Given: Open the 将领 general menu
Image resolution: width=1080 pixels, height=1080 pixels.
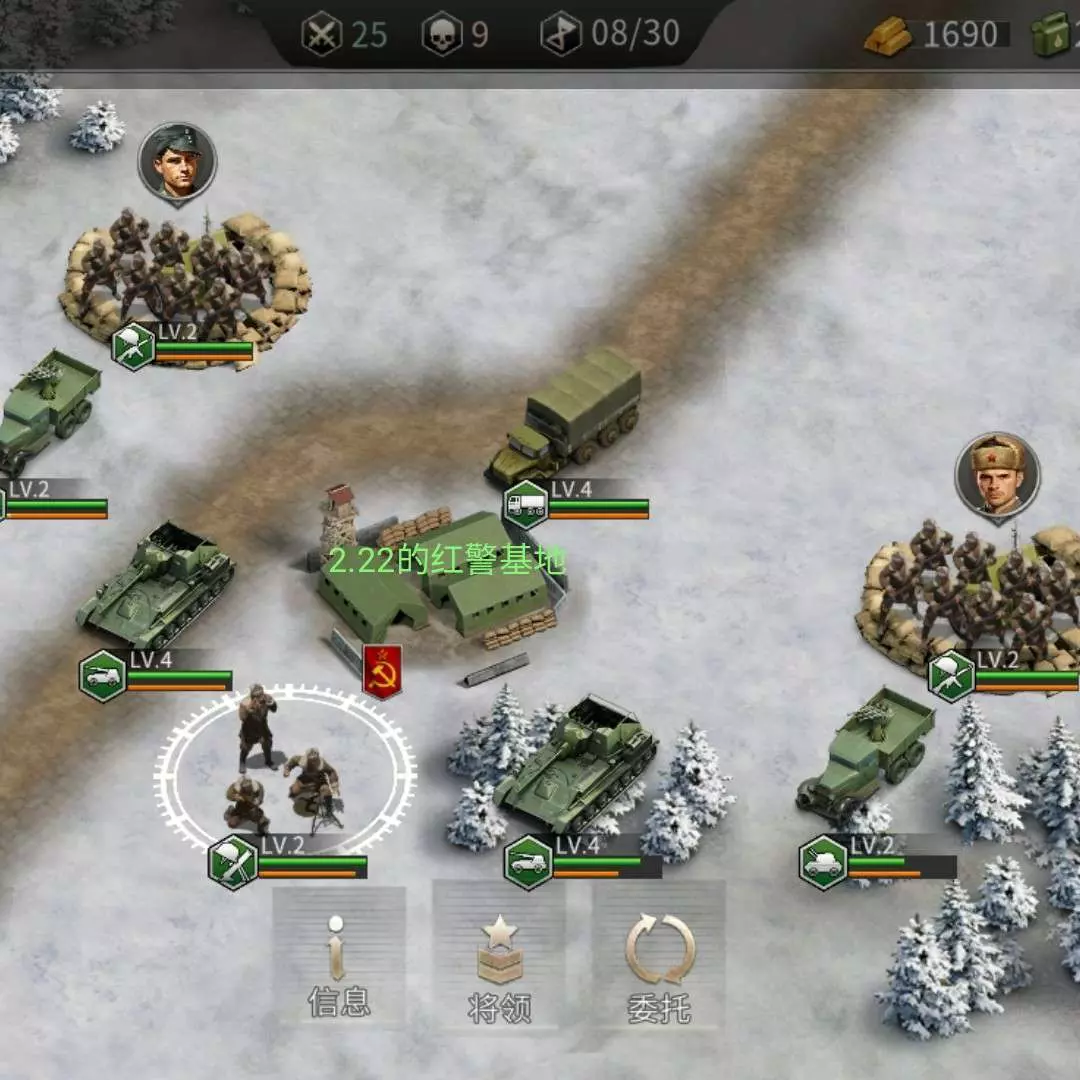Looking at the screenshot, I should [x=499, y=957].
